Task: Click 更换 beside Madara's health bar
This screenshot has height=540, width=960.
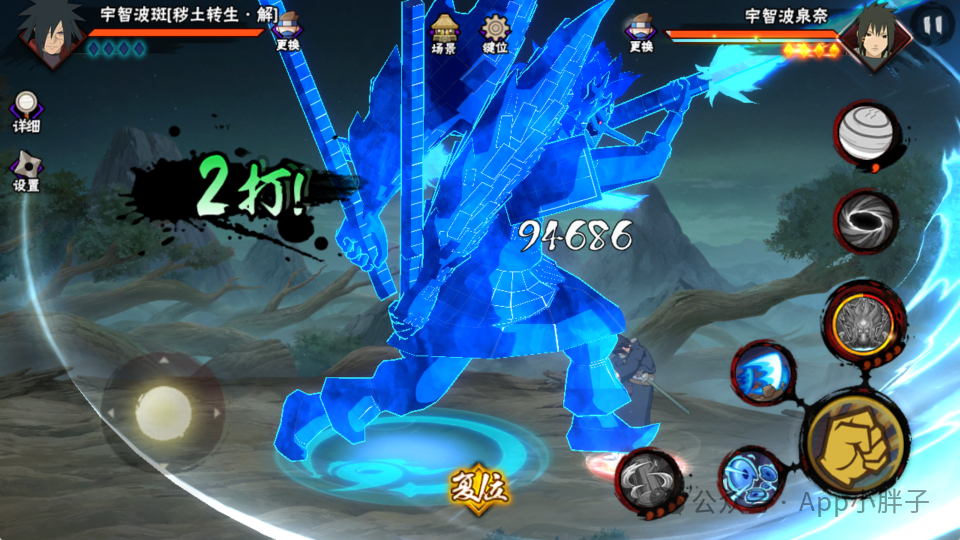Action: click(288, 32)
